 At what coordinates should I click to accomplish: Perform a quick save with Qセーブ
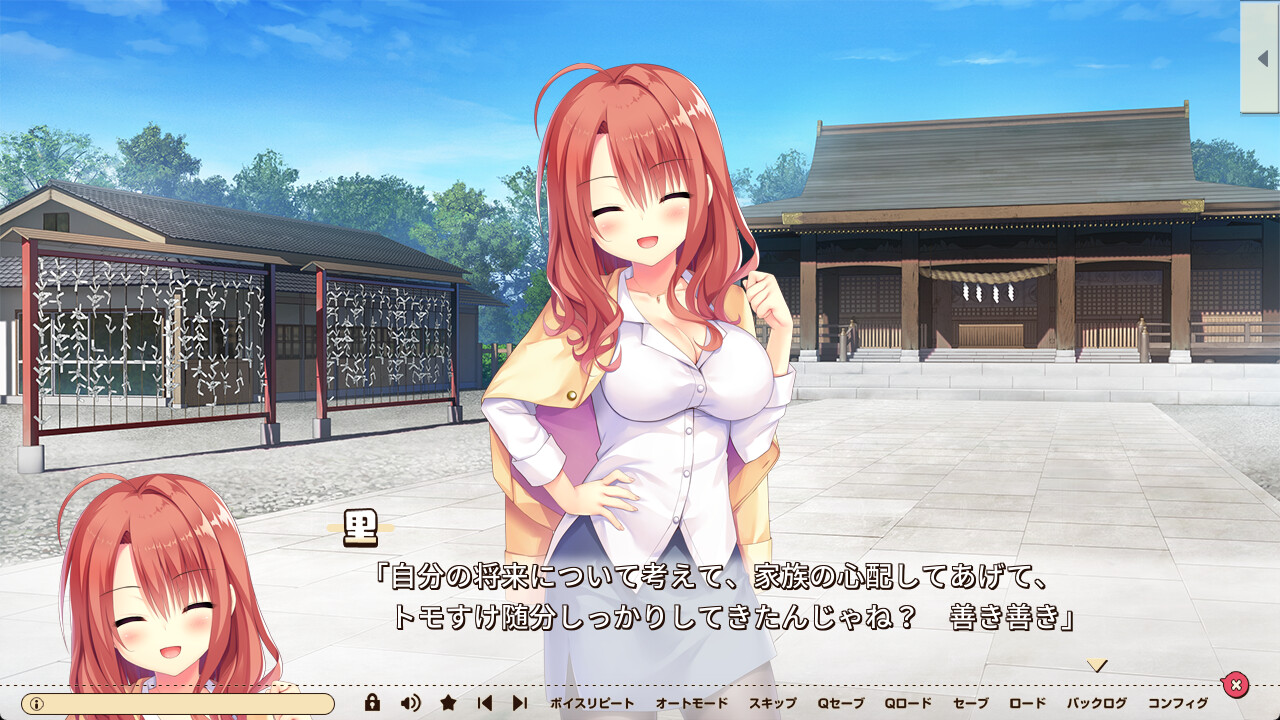tap(840, 703)
